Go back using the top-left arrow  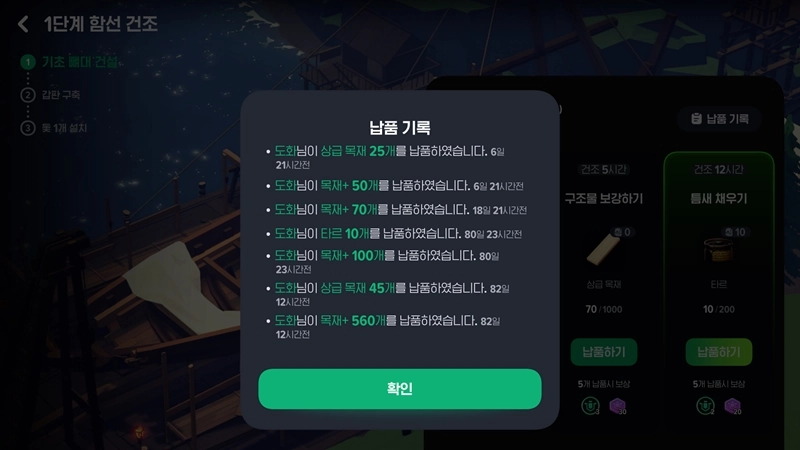coord(23,24)
